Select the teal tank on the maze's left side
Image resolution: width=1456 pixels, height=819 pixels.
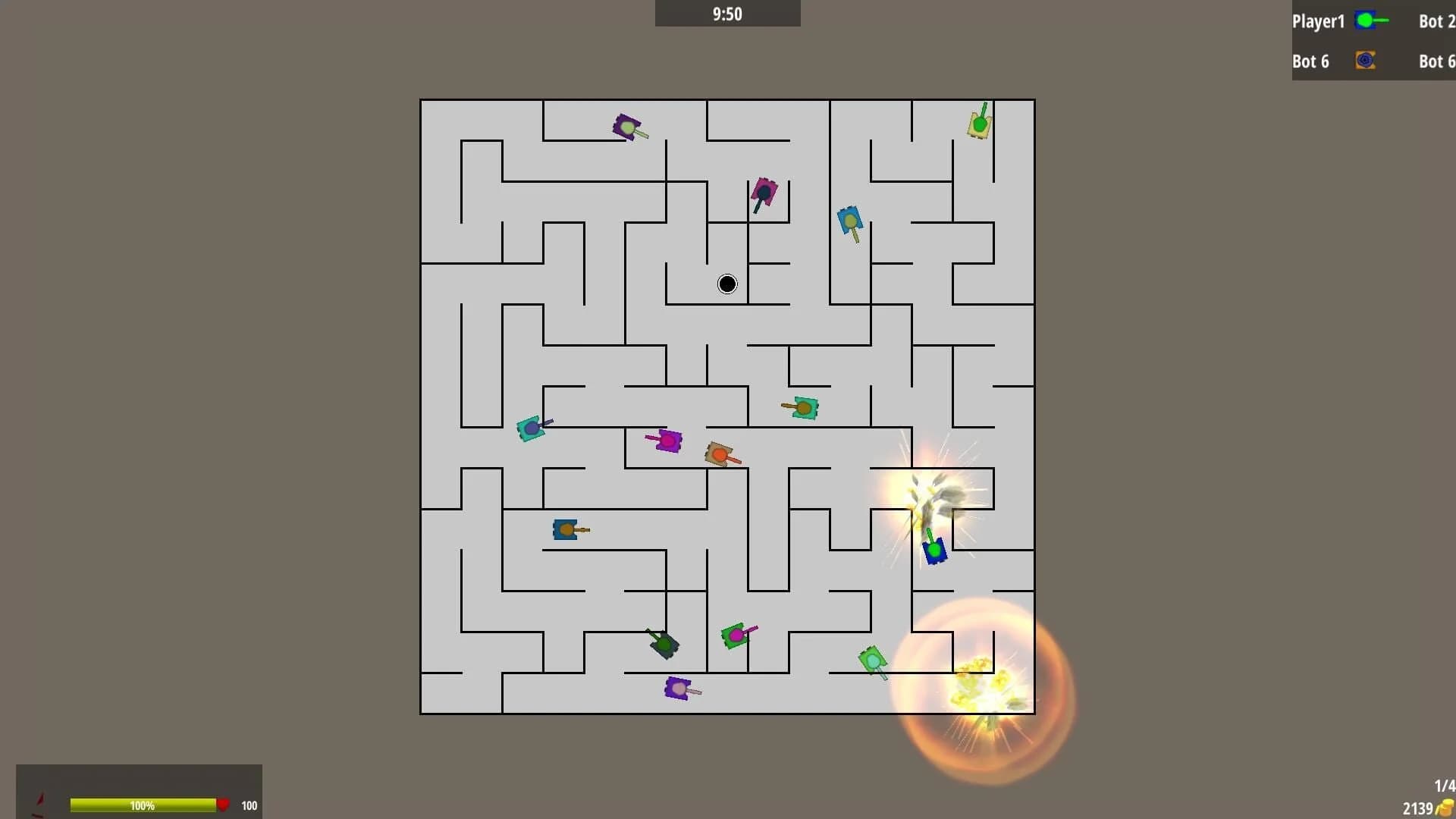(x=532, y=428)
